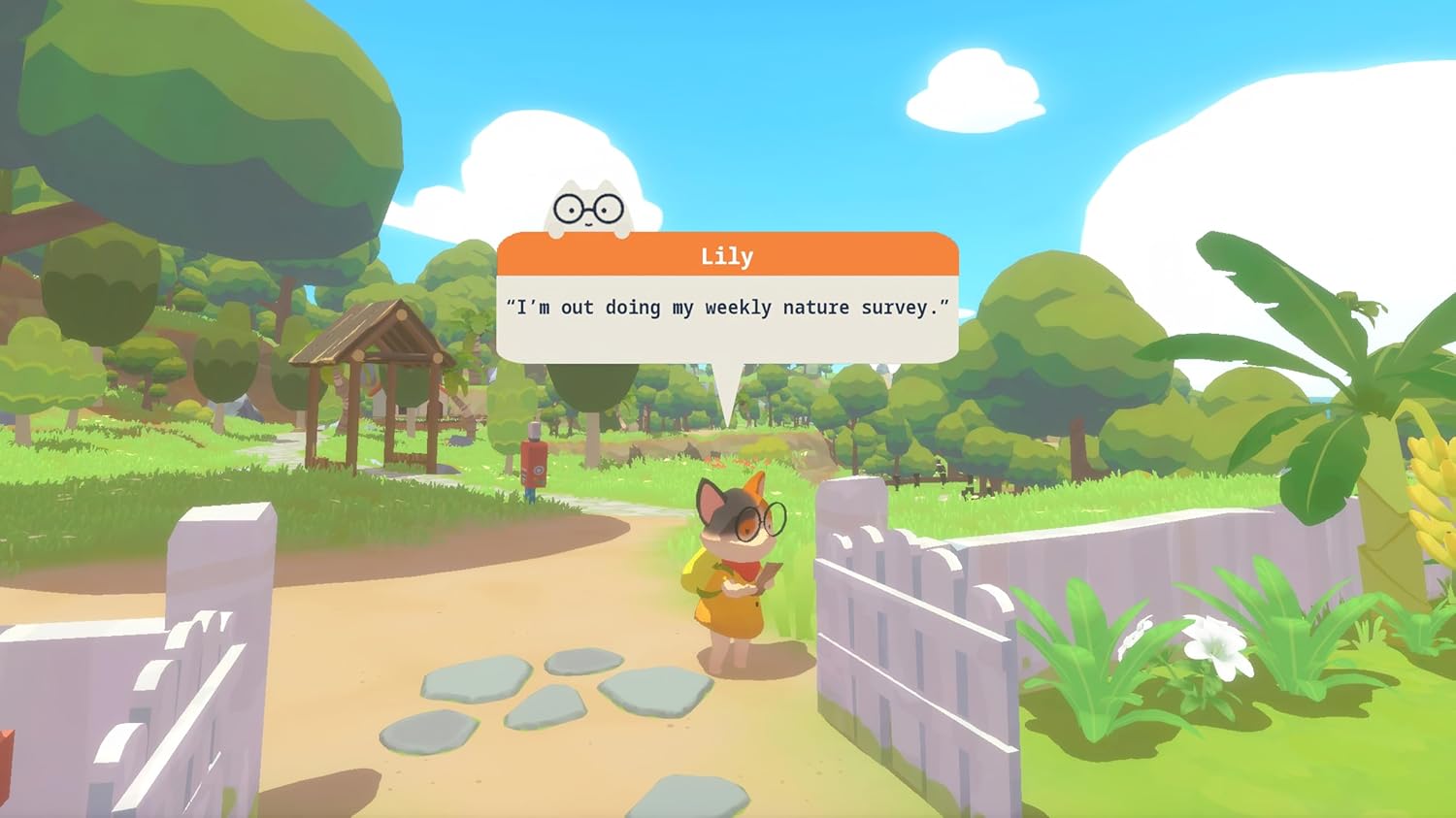The image size is (1456, 818).
Task: Select the dialogue text about the weekly nature survey
Action: point(728,308)
